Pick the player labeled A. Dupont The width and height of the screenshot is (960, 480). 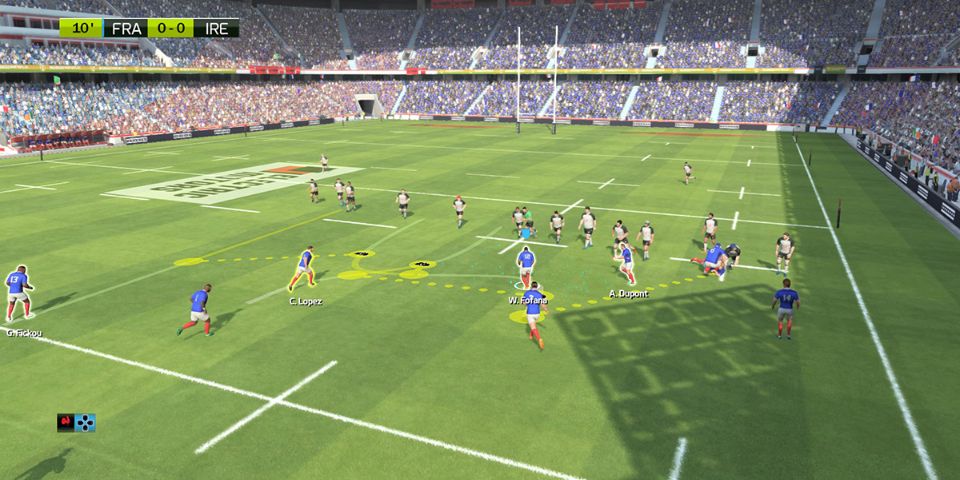[x=625, y=262]
